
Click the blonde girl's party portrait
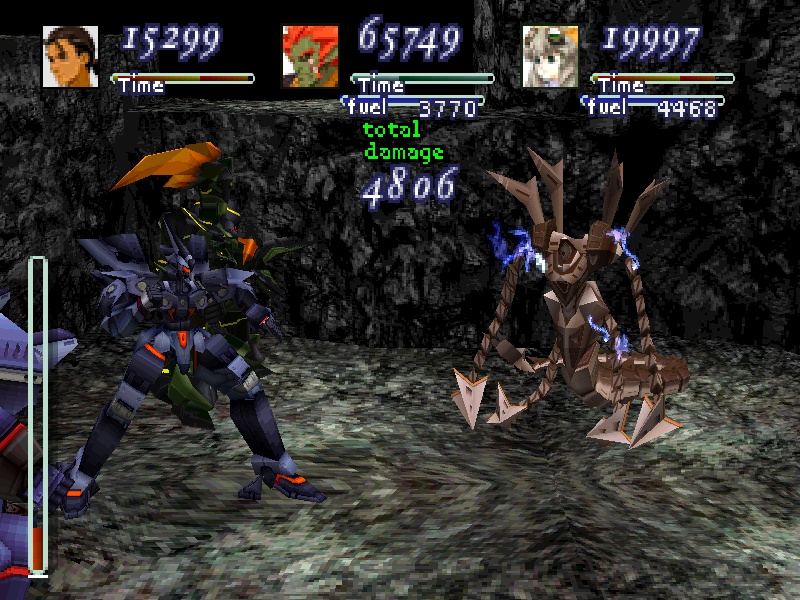click(x=550, y=57)
